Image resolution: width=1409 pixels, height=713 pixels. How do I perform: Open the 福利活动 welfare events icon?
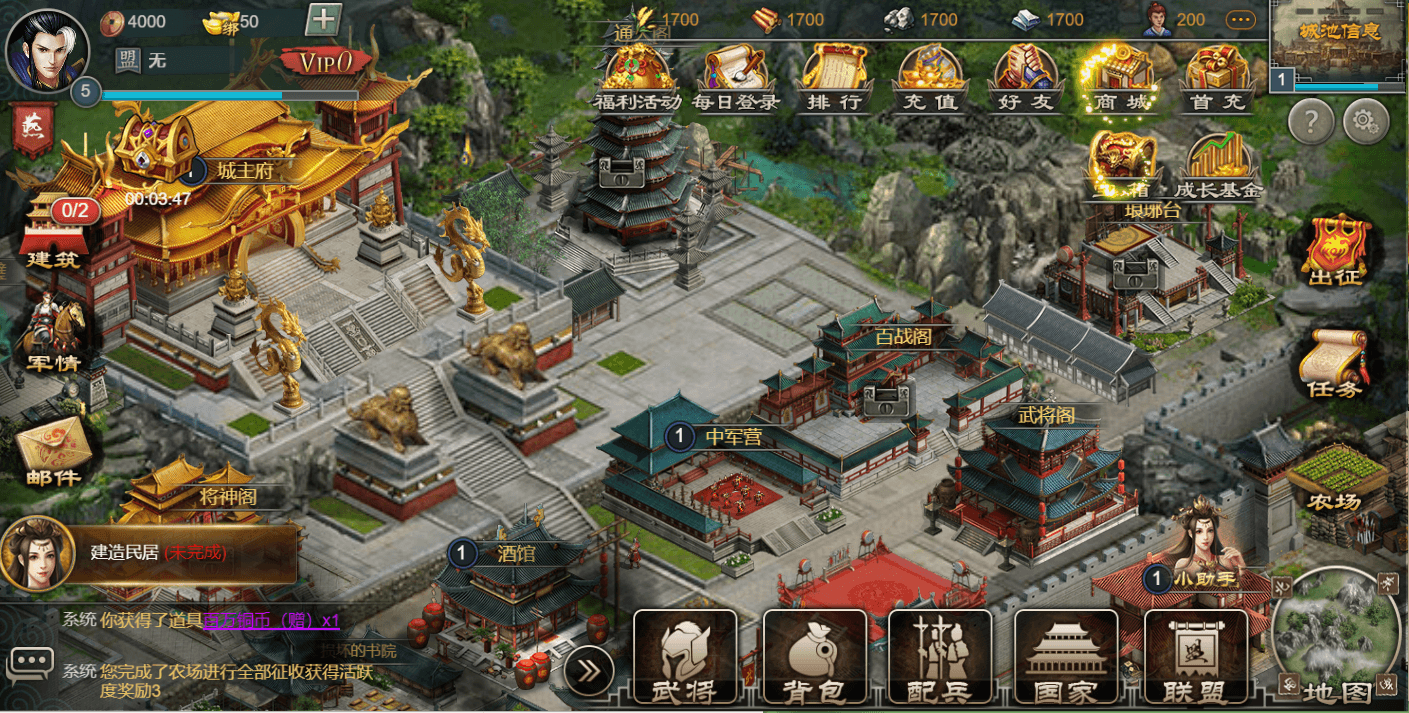(637, 78)
